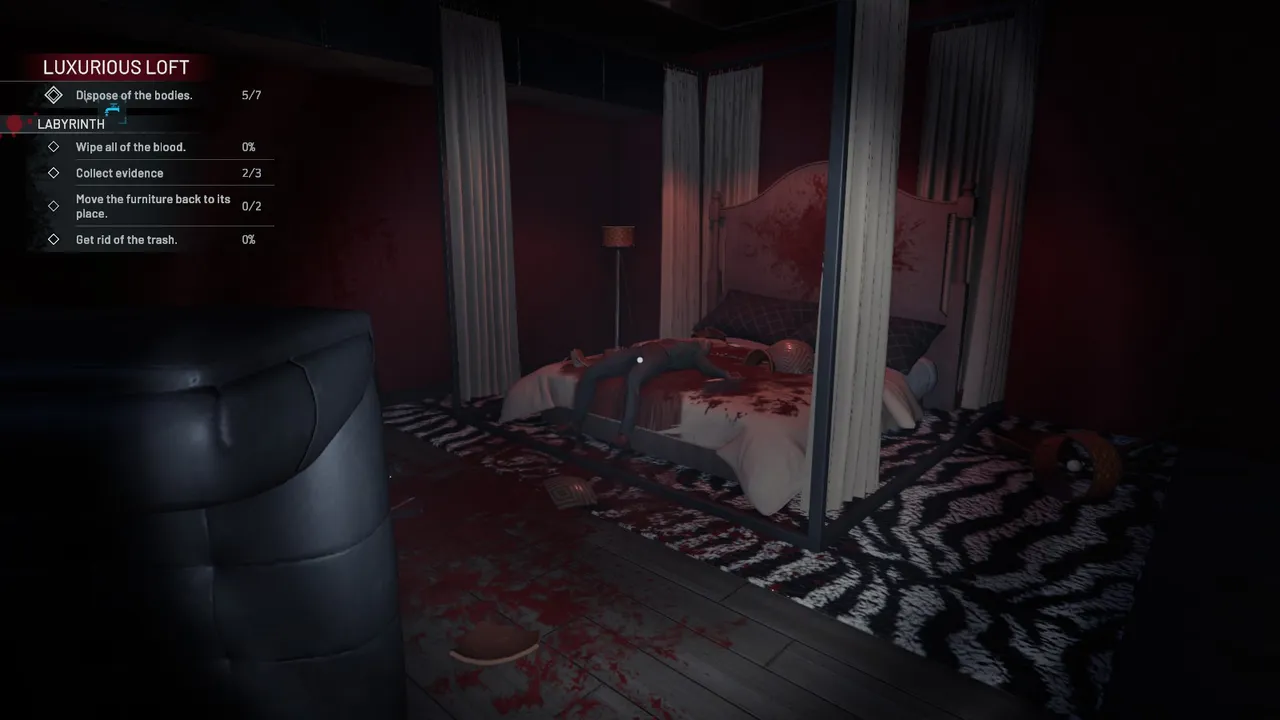Click the diamond icon next to Get rid of the trash
Screen dimensions: 1280x720
click(54, 239)
